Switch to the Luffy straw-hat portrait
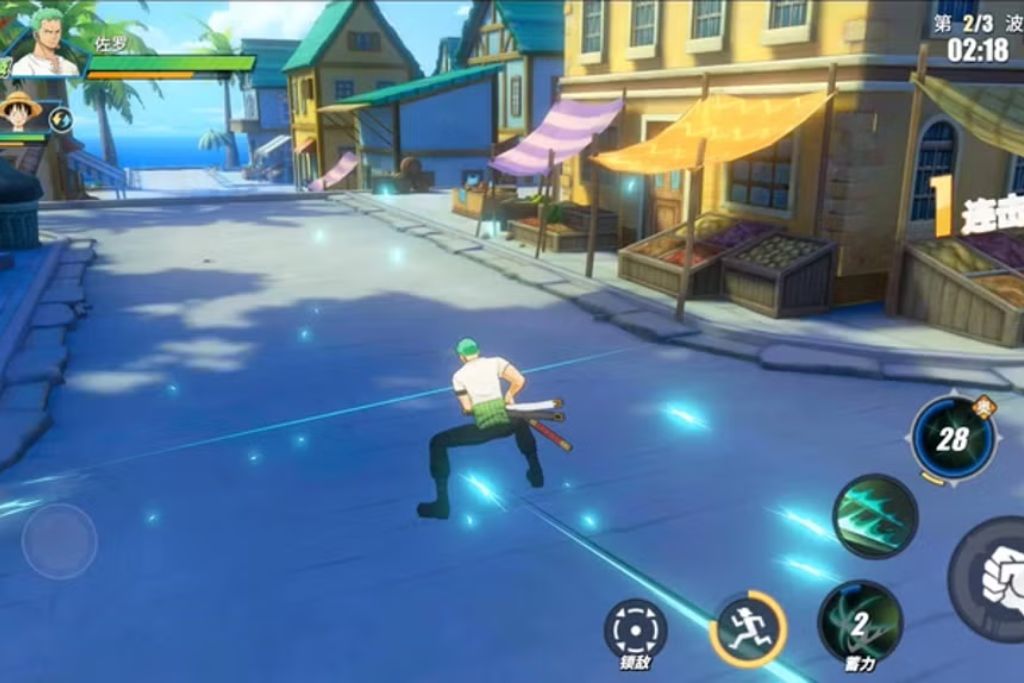Viewport: 1024px width, 683px height. (20, 113)
